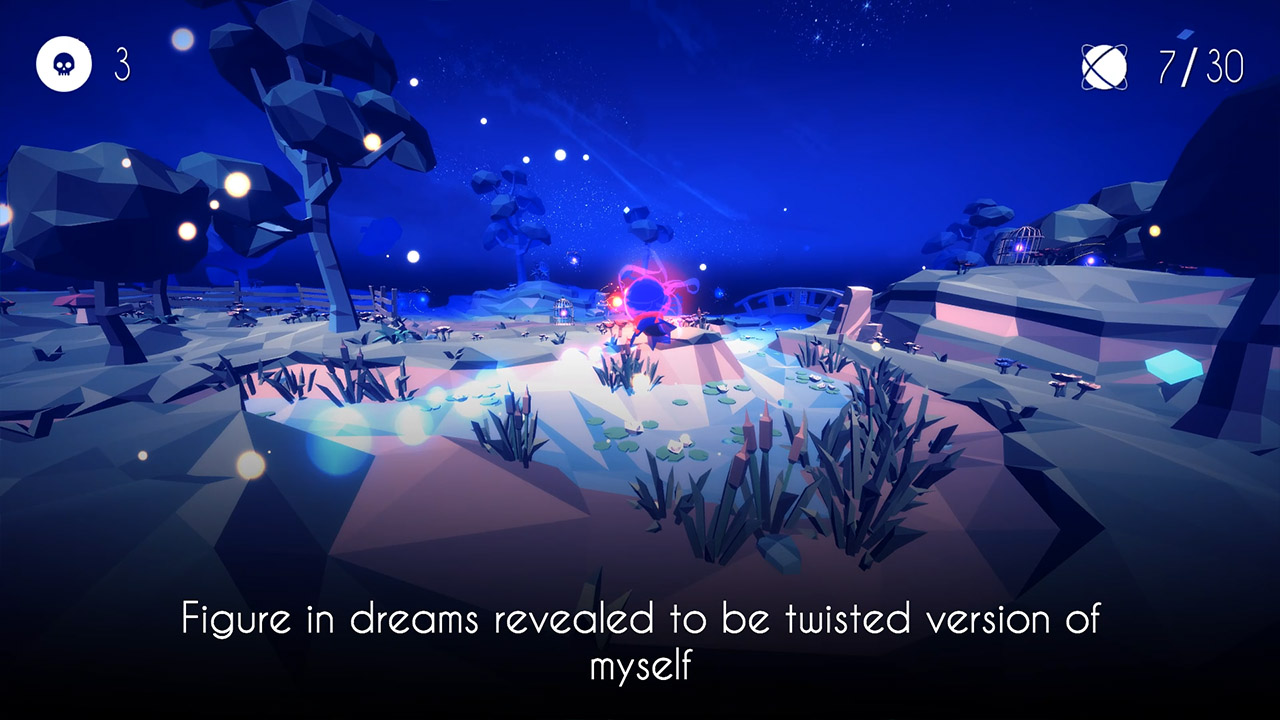This screenshot has width=1280, height=720.
Task: Select the blue hexagonal crystal on the right
Action: point(1172,368)
